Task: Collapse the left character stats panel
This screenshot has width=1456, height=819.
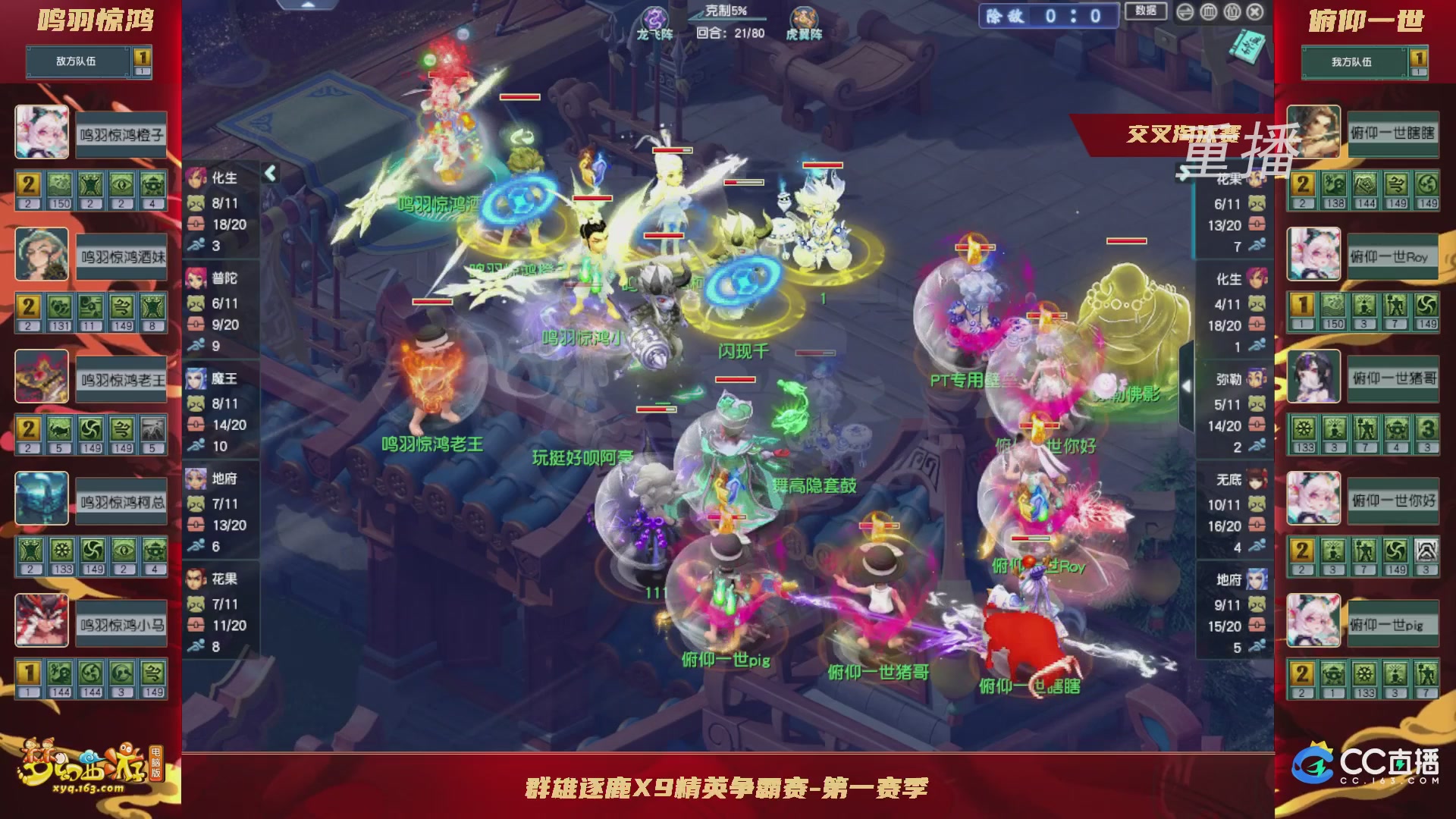Action: 269,173
